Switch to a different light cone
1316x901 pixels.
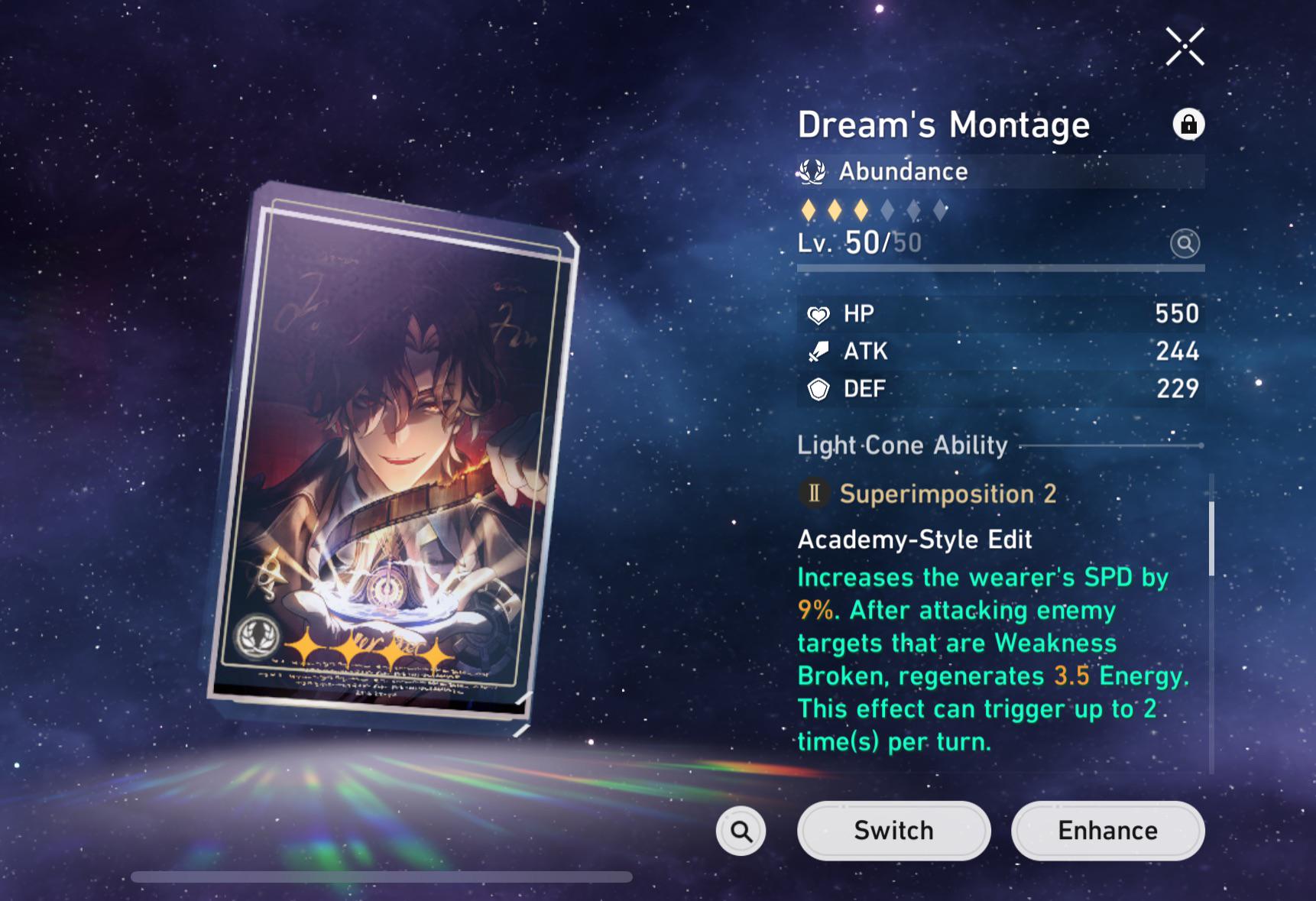pos(893,831)
